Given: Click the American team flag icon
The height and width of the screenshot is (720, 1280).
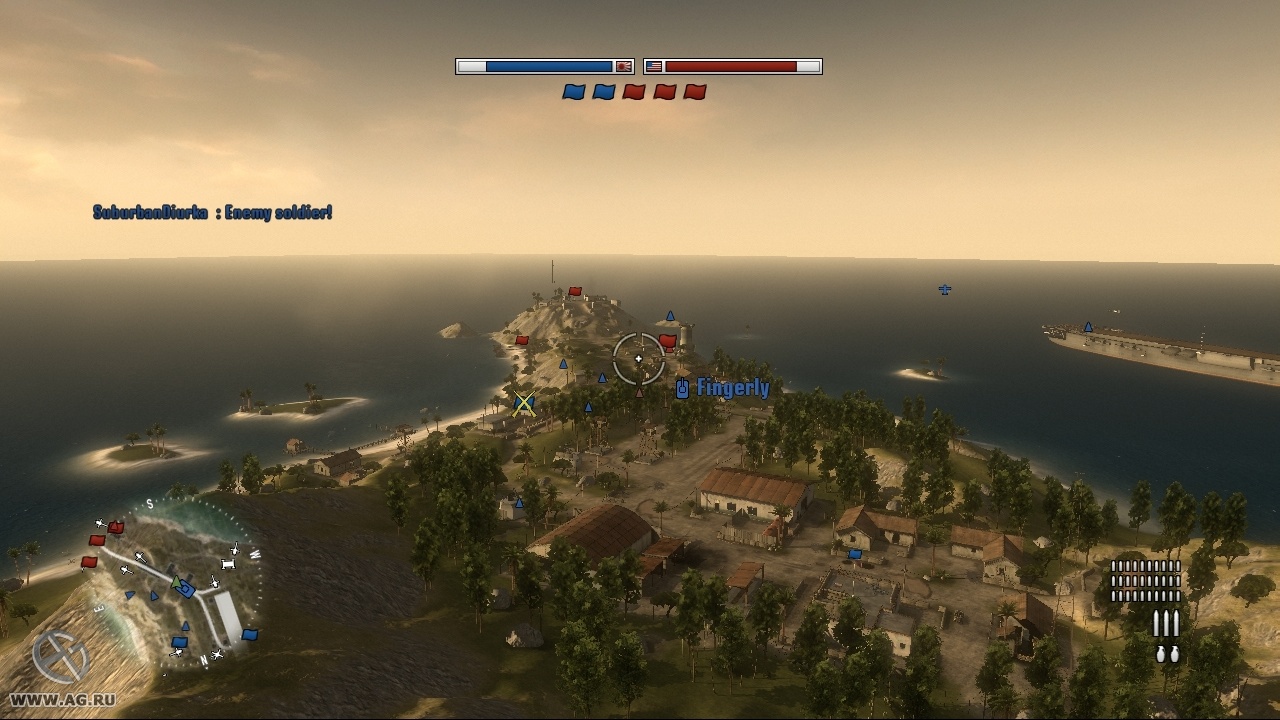Looking at the screenshot, I should (654, 67).
